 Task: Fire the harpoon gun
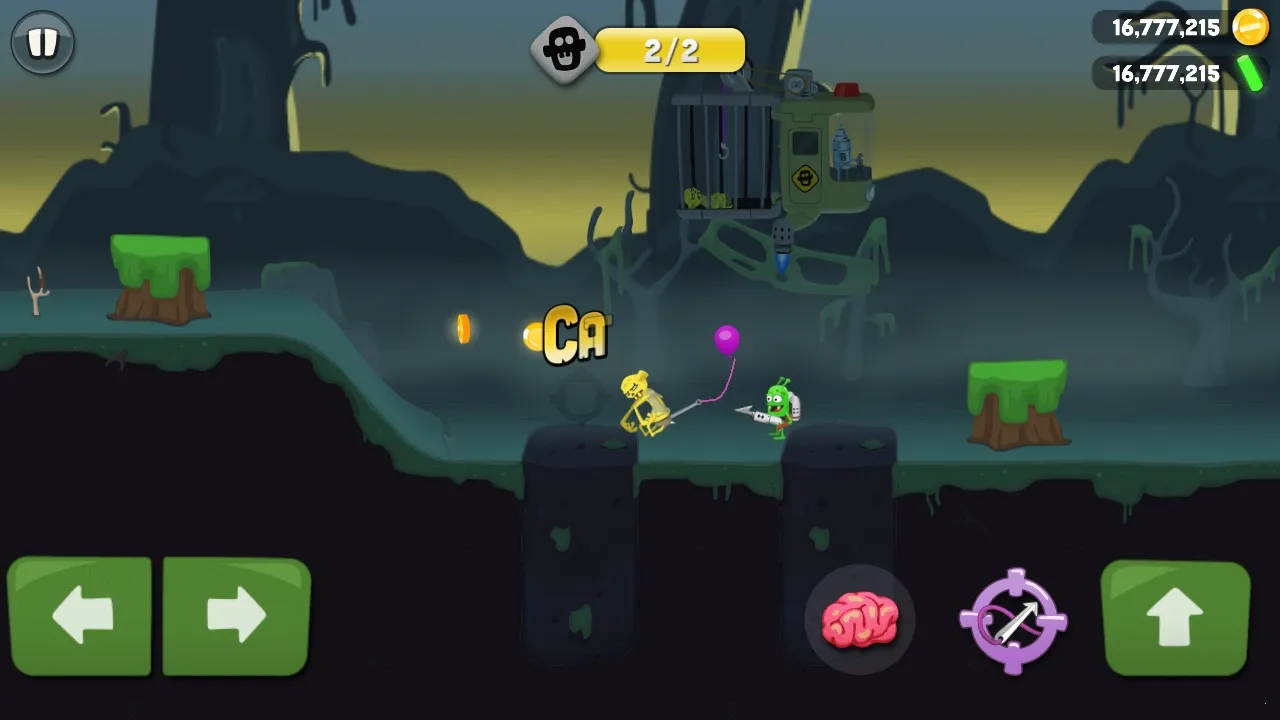[x=1013, y=621]
